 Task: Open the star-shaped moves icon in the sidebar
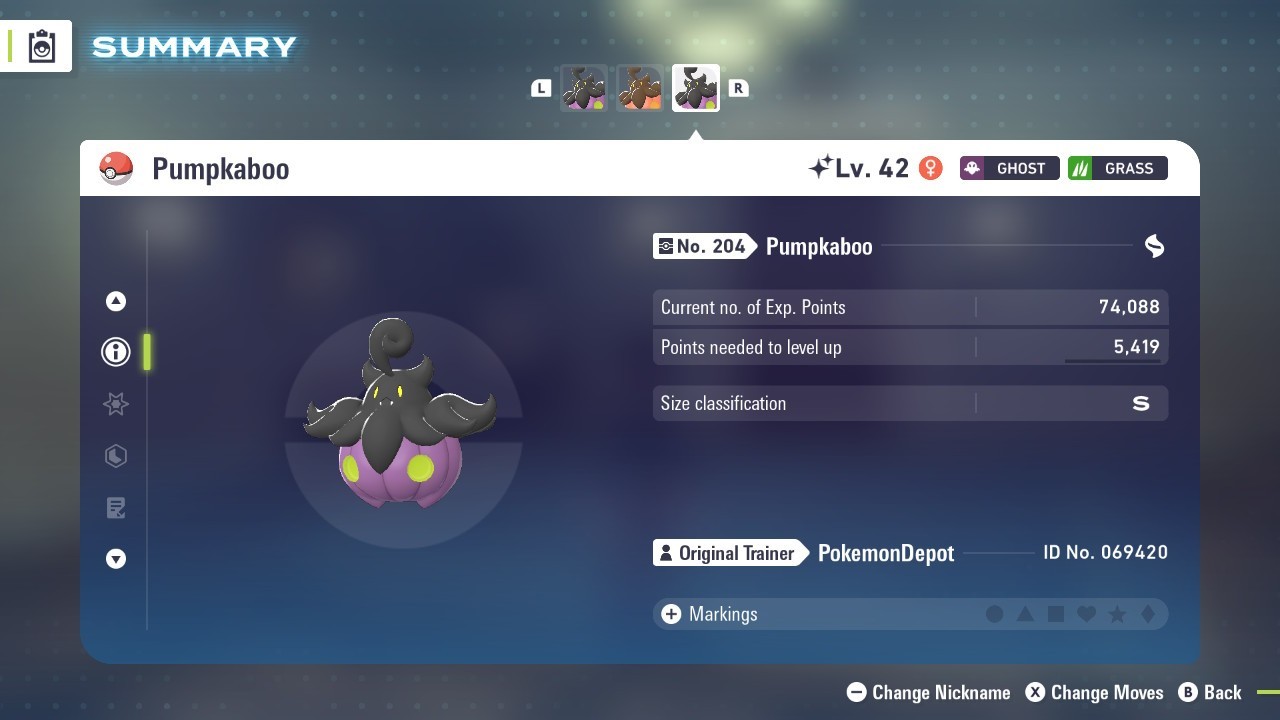[115, 404]
